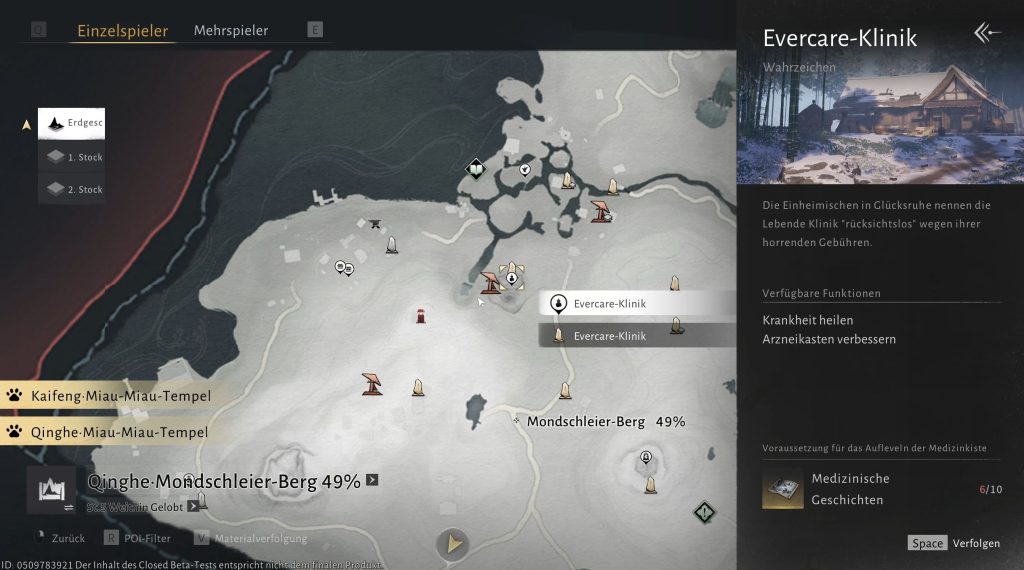
Task: Select the white Evercare-Klinik landmark row
Action: (636, 303)
